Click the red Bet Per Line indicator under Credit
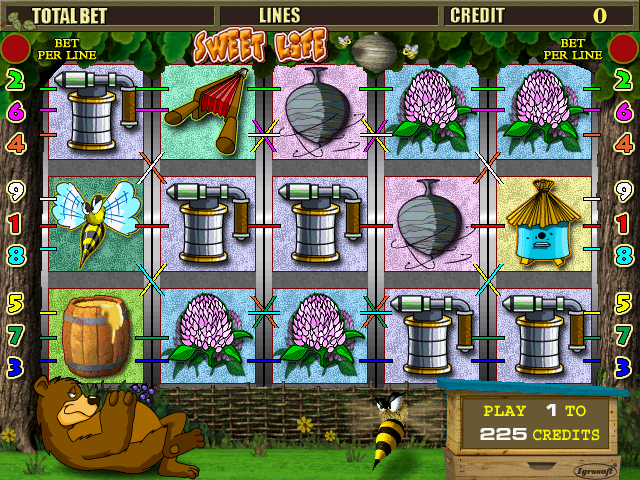This screenshot has width=640, height=480. click(x=623, y=48)
